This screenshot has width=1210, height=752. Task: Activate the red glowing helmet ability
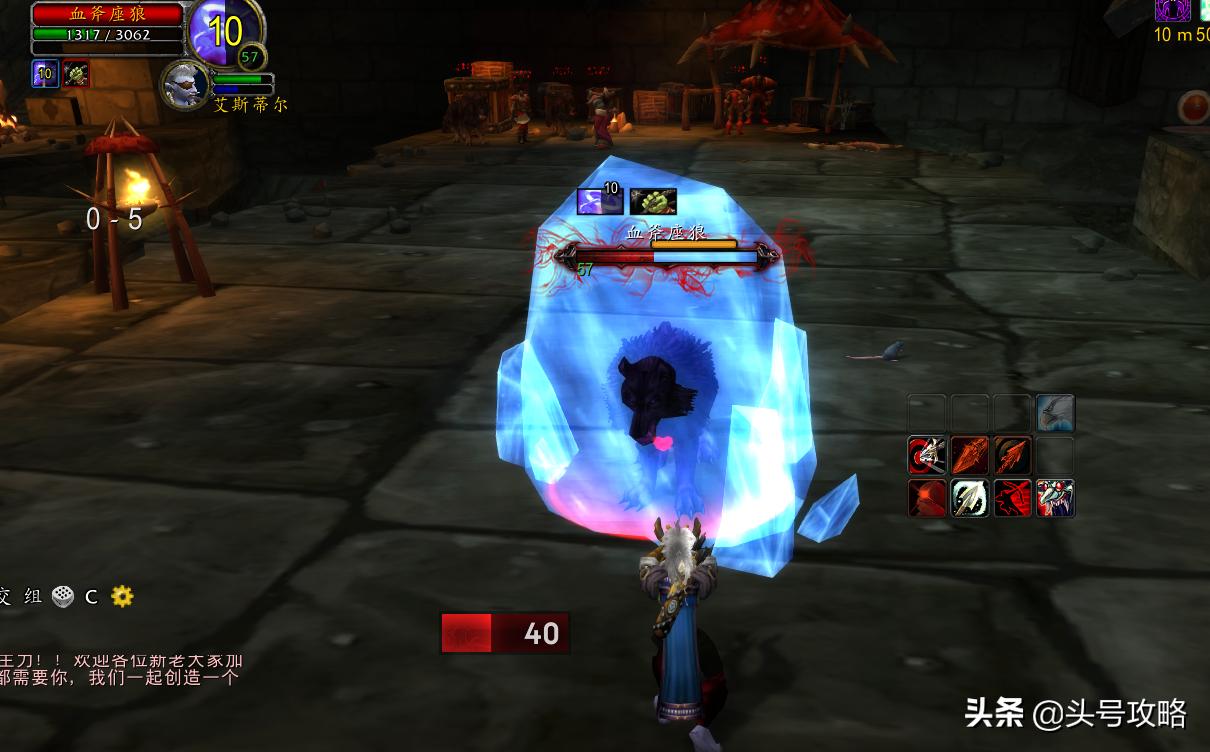pos(927,498)
